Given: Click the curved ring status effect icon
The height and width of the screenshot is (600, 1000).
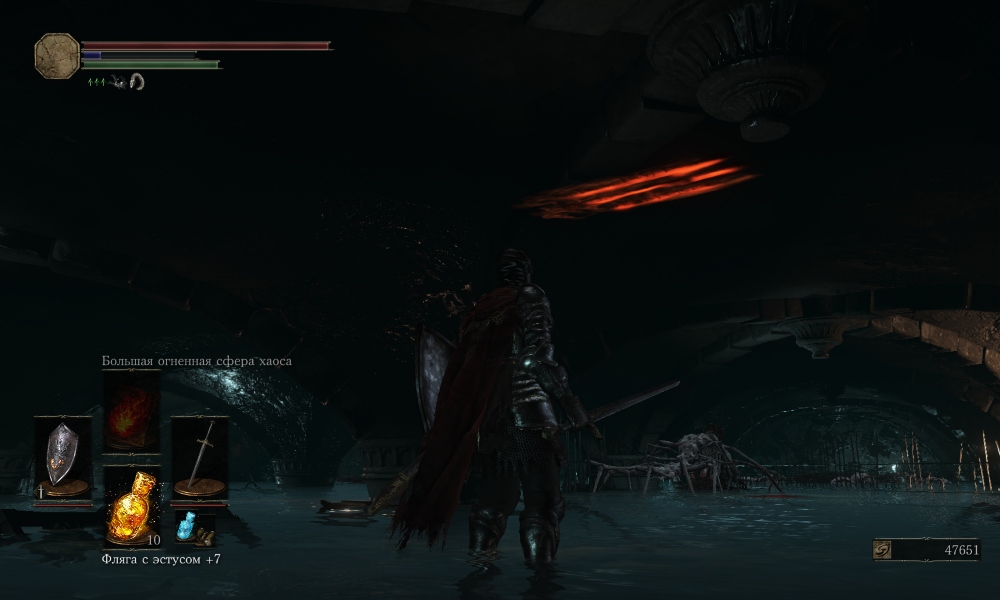Looking at the screenshot, I should tap(137, 83).
